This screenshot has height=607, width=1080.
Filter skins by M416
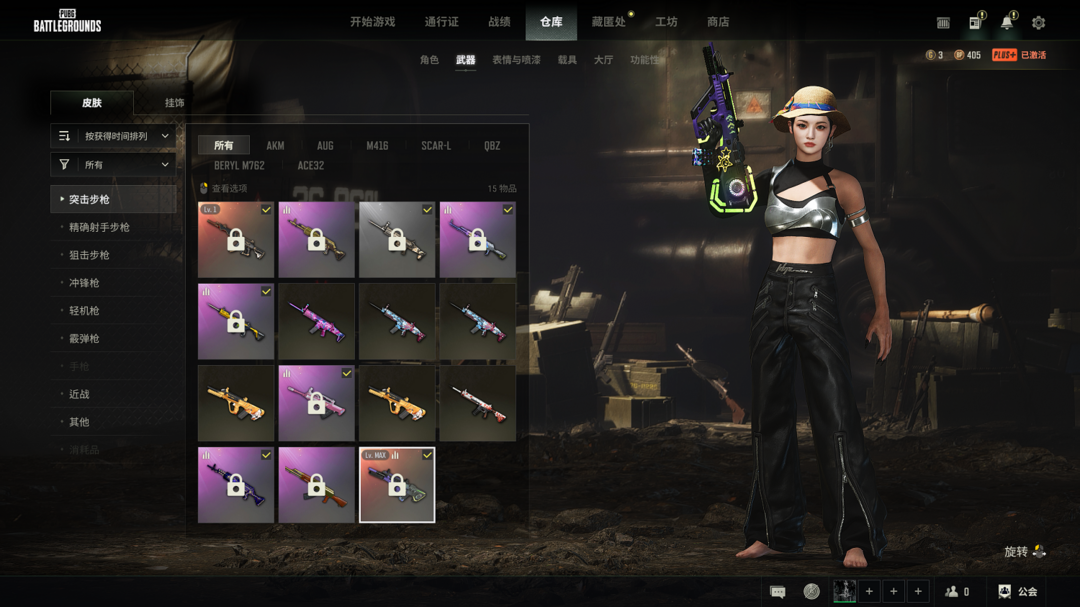tap(377, 146)
